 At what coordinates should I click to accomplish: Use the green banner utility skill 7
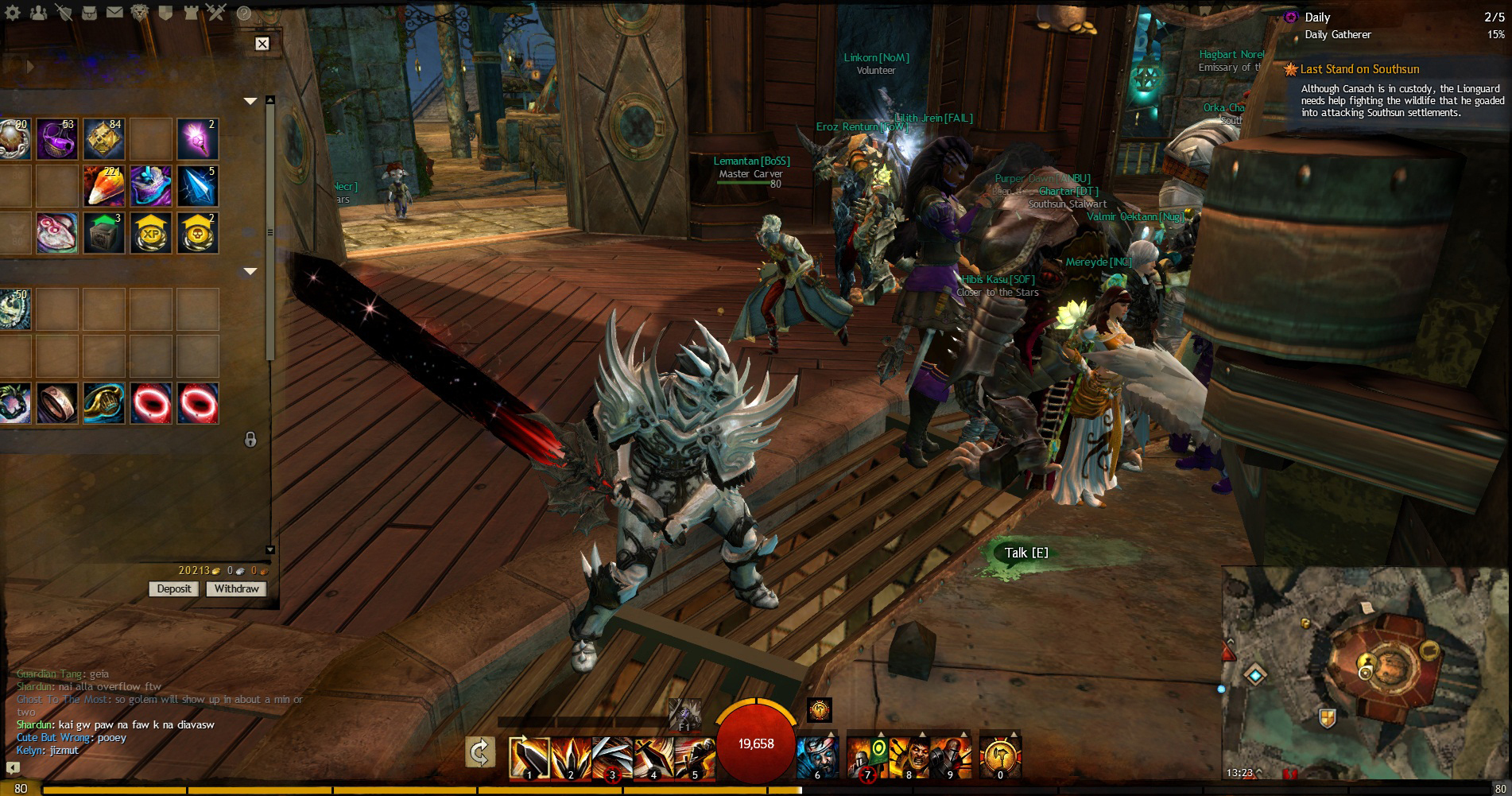[866, 757]
